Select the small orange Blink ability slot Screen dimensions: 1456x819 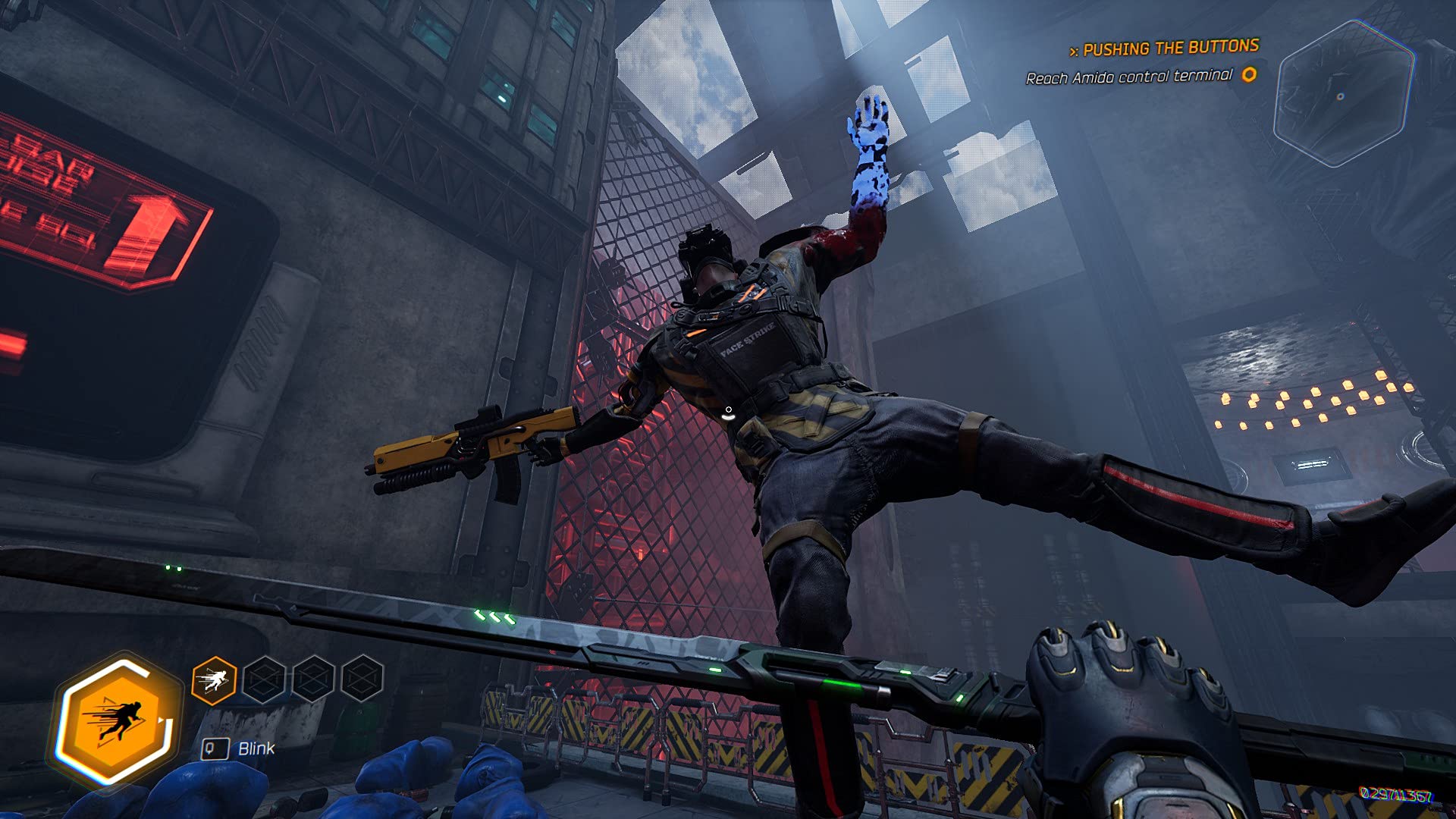[214, 680]
